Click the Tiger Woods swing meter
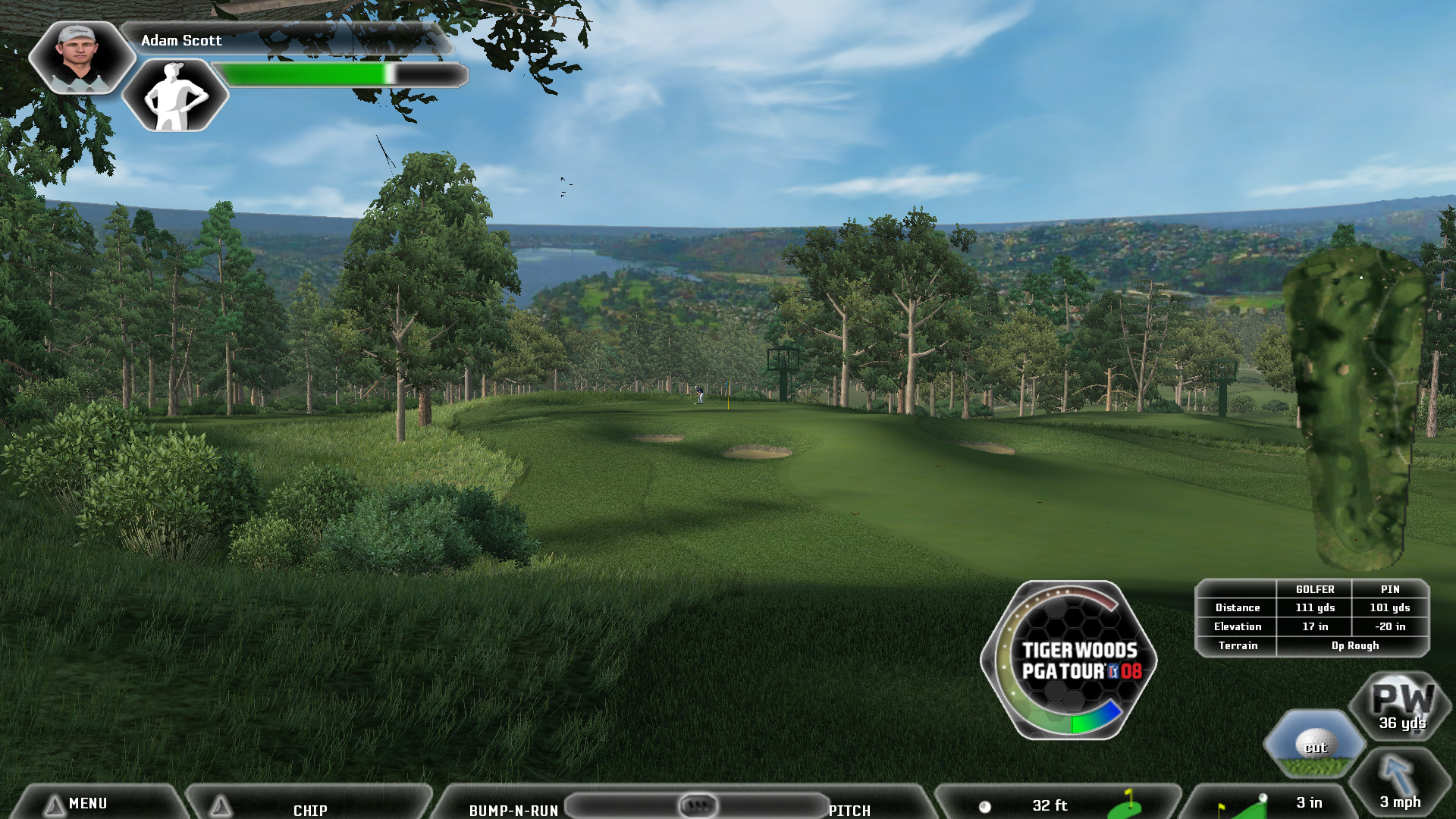This screenshot has height=819, width=1456. coord(1069,660)
